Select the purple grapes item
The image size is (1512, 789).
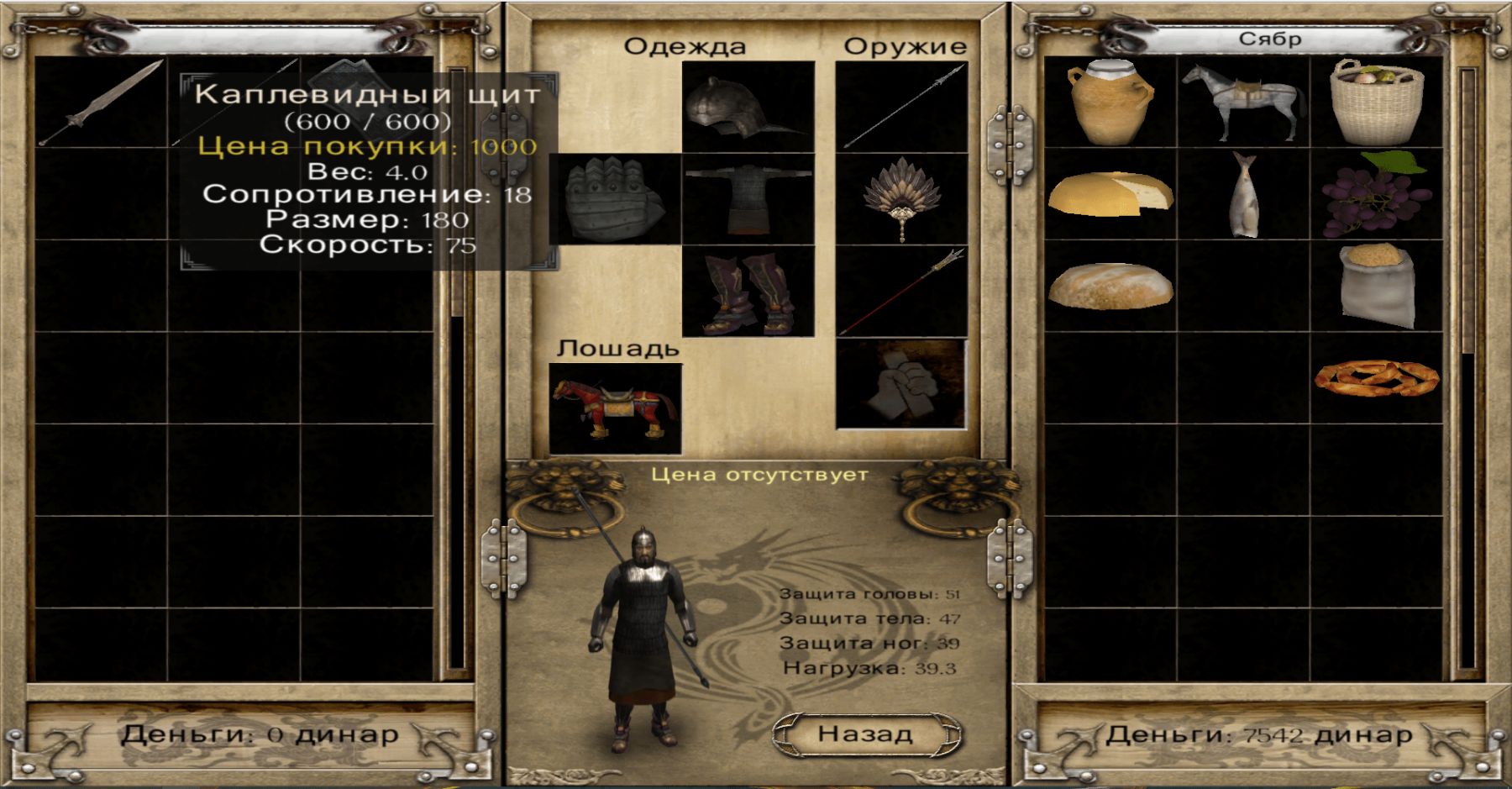(x=1377, y=195)
